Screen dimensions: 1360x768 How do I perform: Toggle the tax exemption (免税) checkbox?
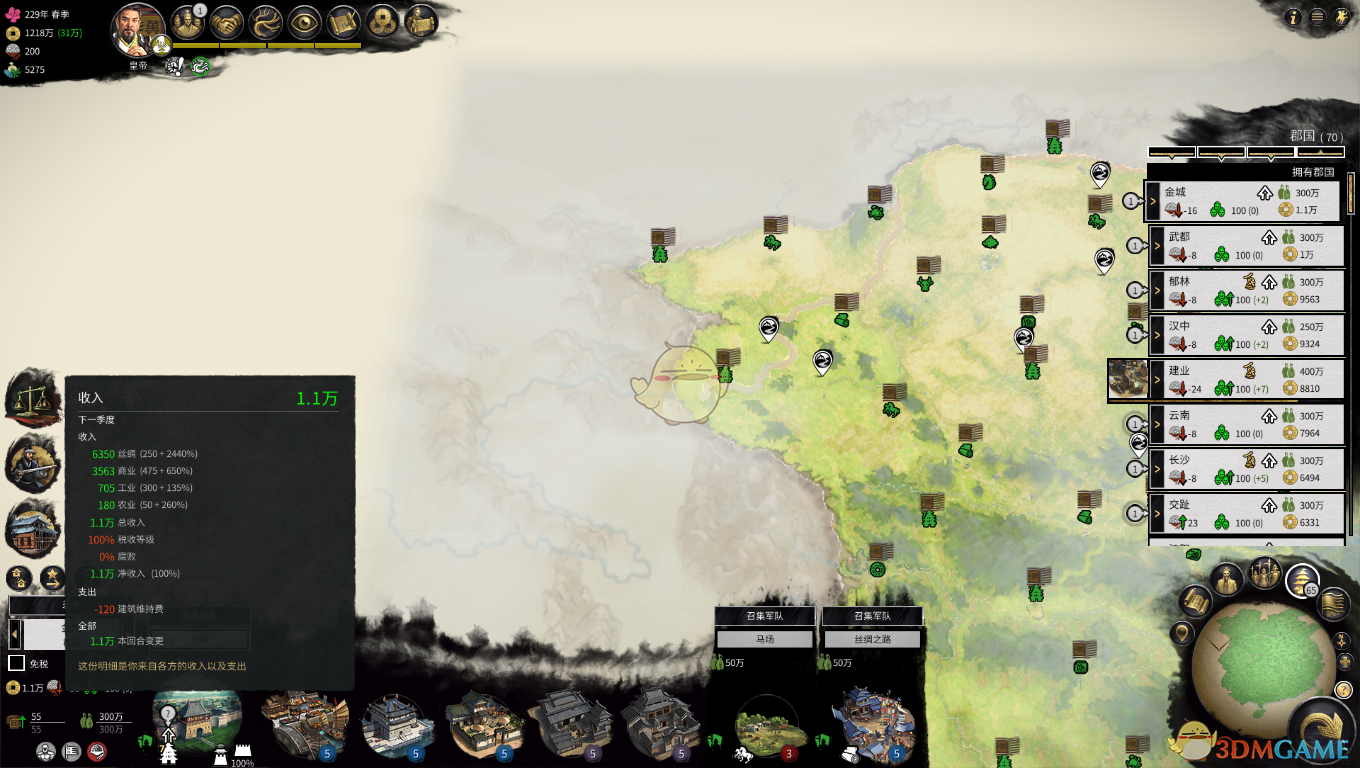tap(16, 663)
